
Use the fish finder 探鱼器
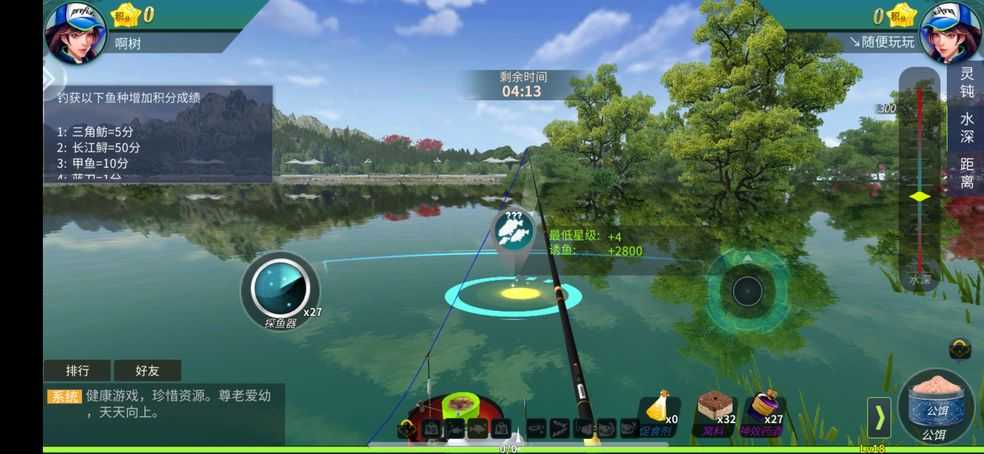279,290
